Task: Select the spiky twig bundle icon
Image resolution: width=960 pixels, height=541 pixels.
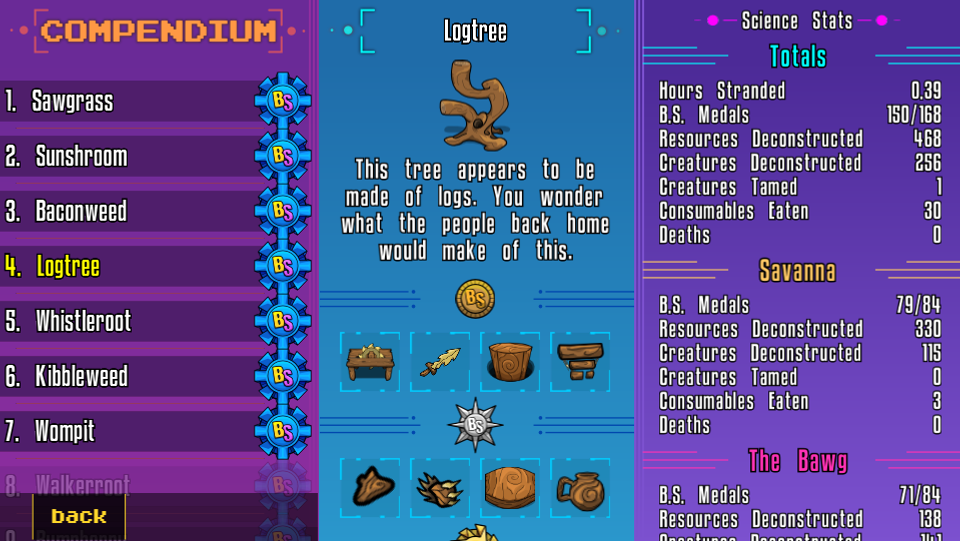Action: pyautogui.click(x=440, y=487)
